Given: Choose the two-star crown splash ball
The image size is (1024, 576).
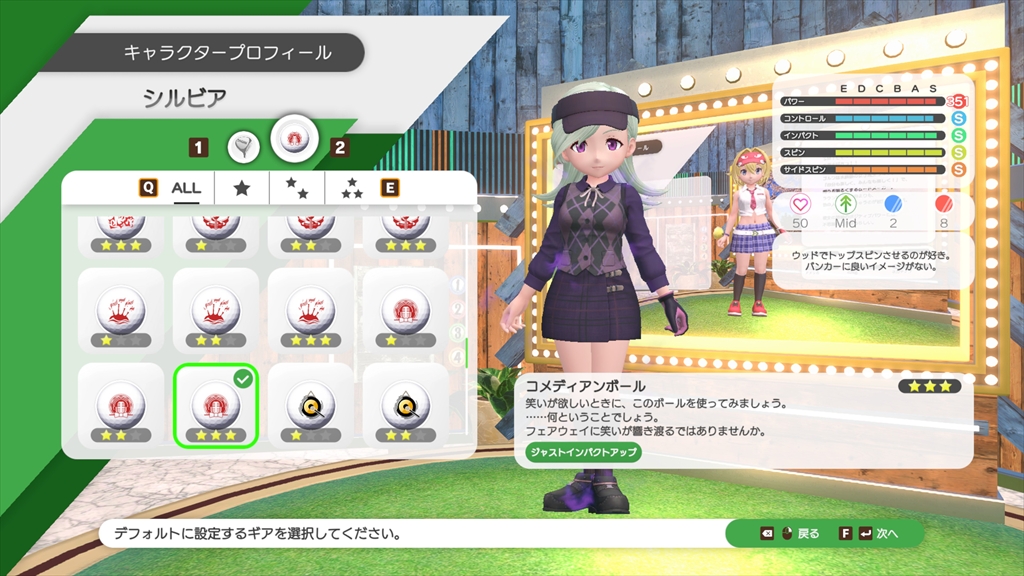Looking at the screenshot, I should click(x=216, y=311).
